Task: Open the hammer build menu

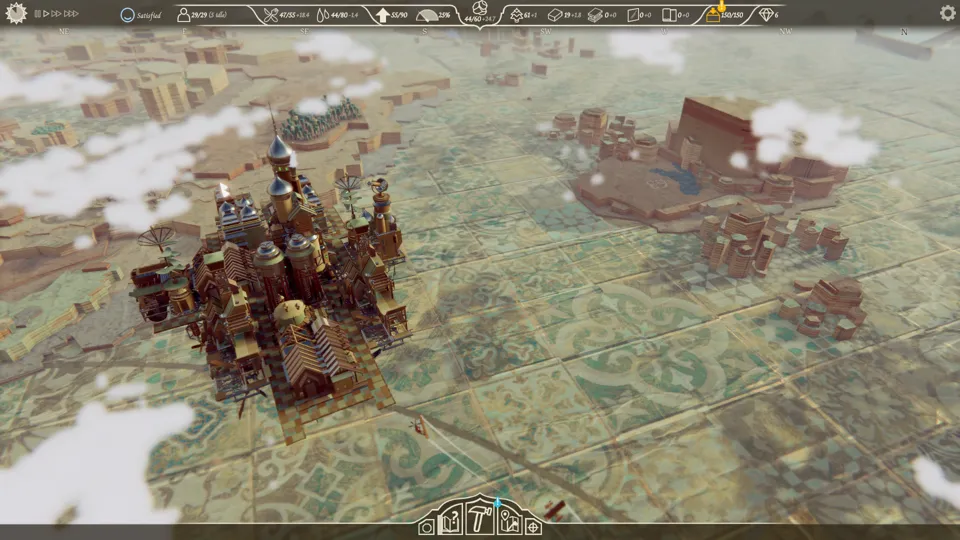Action: coord(481,520)
